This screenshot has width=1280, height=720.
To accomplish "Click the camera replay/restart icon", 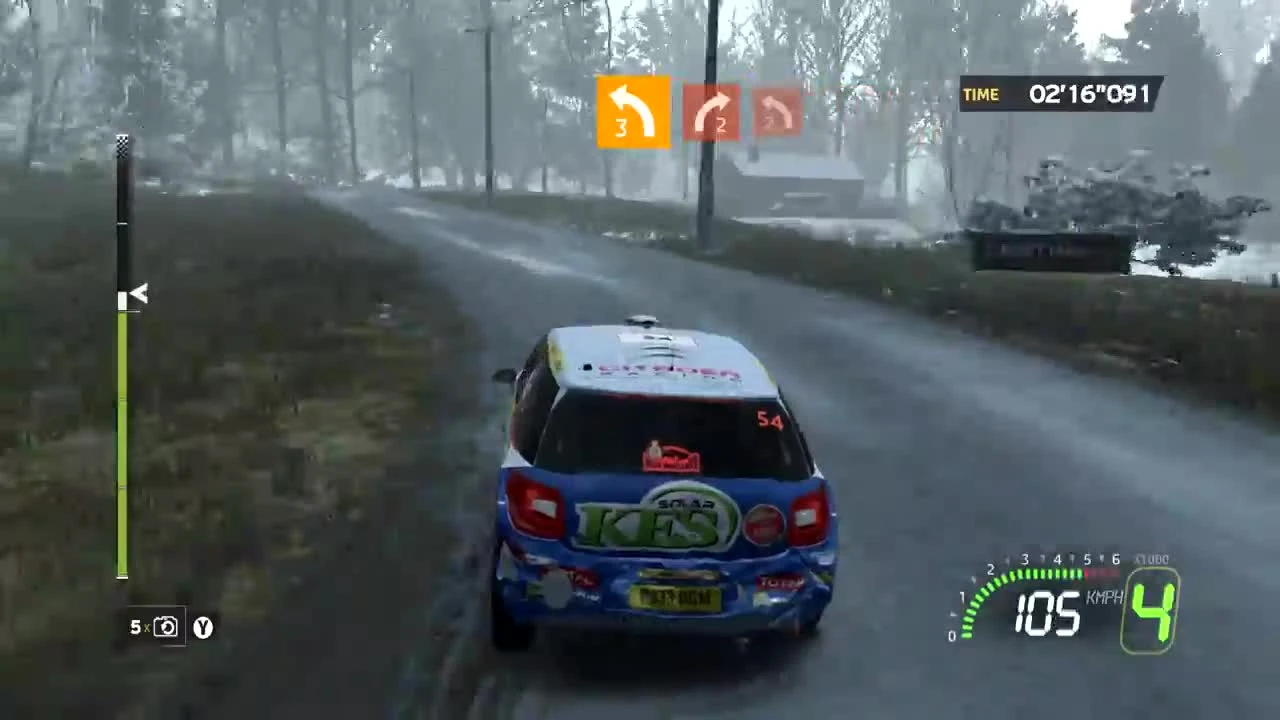I will pyautogui.click(x=167, y=627).
